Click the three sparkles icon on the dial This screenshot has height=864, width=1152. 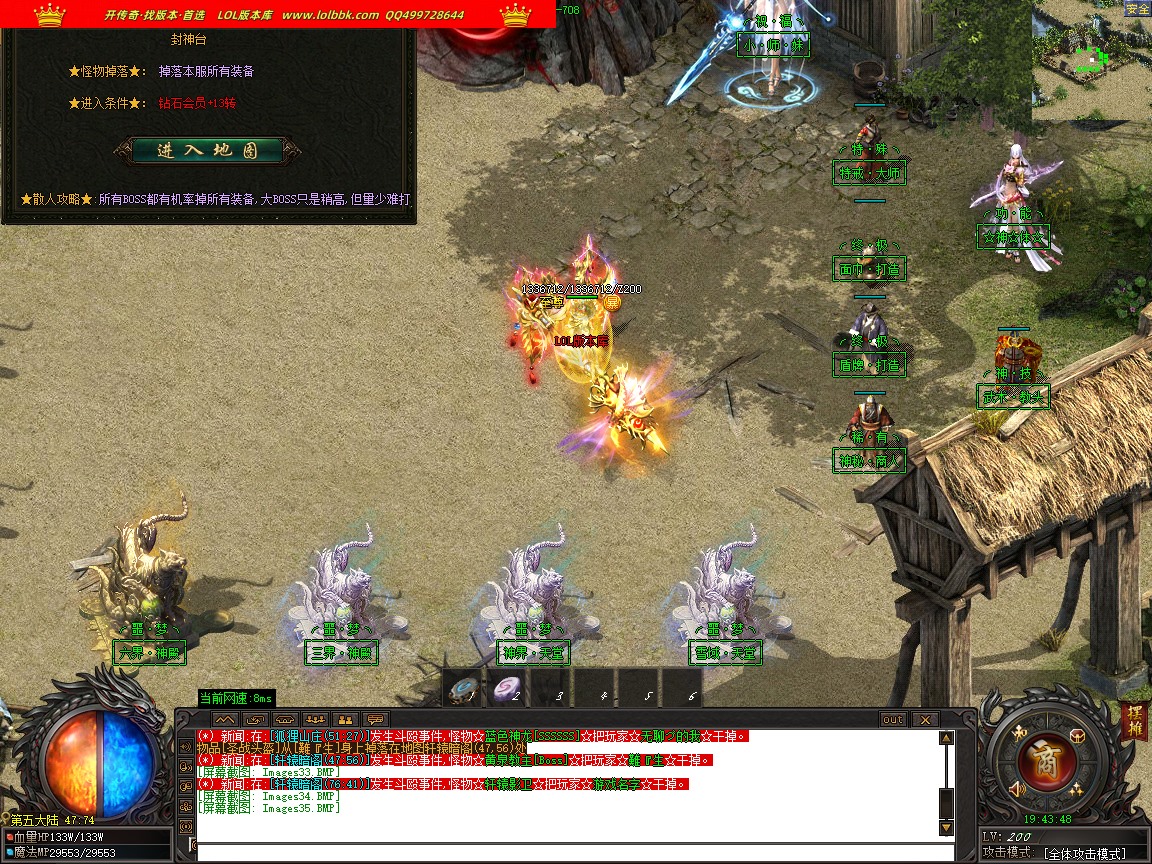coord(1076,790)
